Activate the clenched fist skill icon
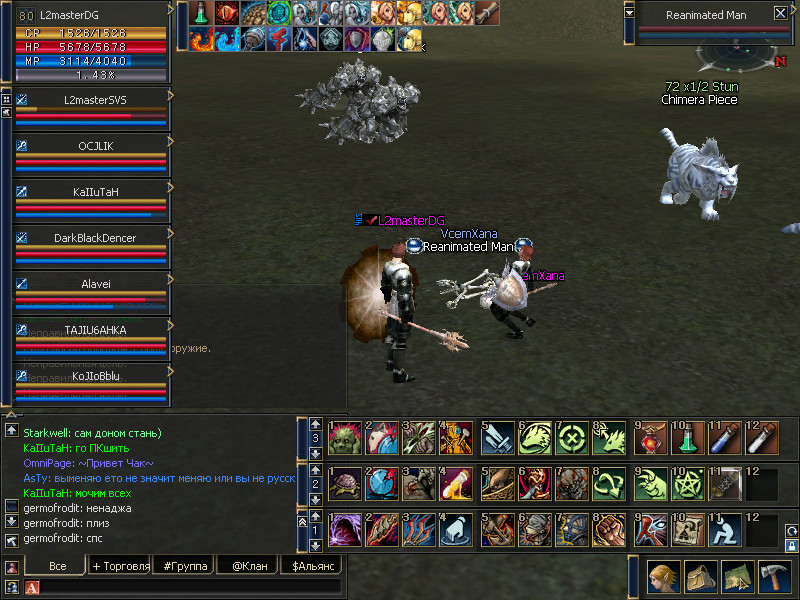This screenshot has height=600, width=800. pyautogui.click(x=609, y=529)
